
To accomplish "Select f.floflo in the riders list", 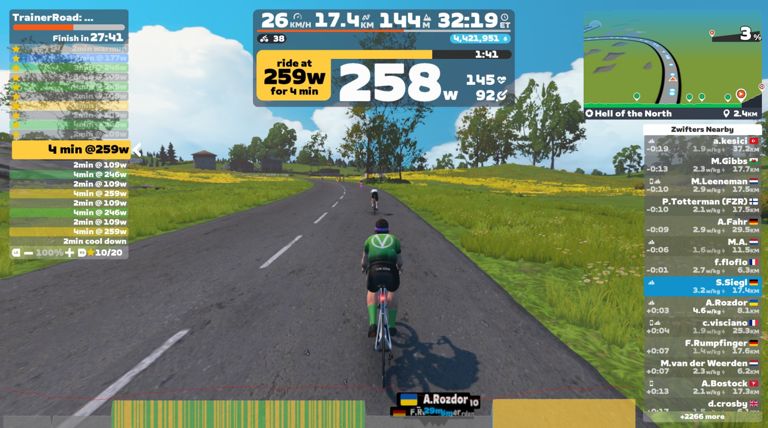I will pyautogui.click(x=704, y=265).
